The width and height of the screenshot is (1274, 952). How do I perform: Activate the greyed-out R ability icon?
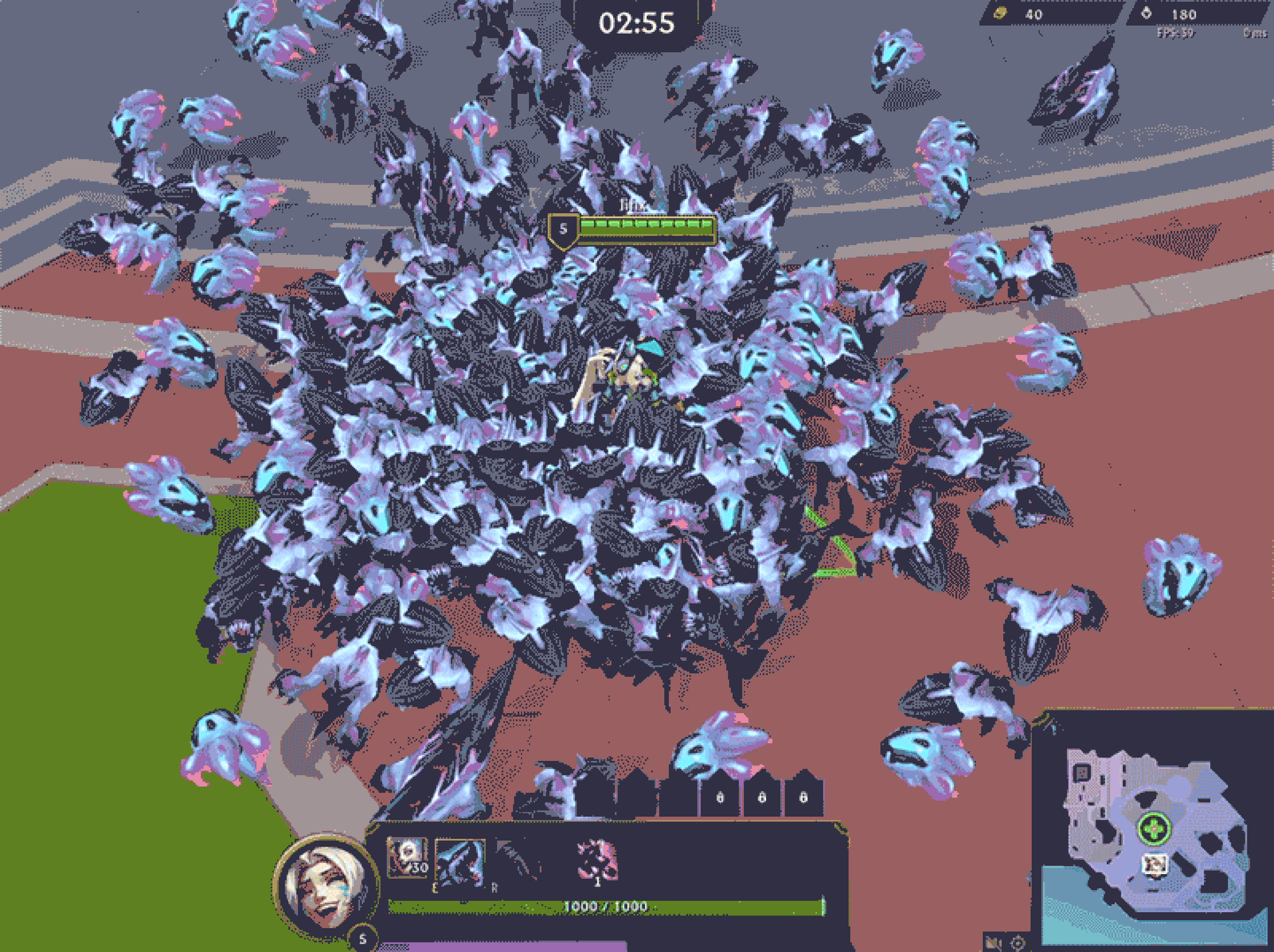tap(516, 862)
